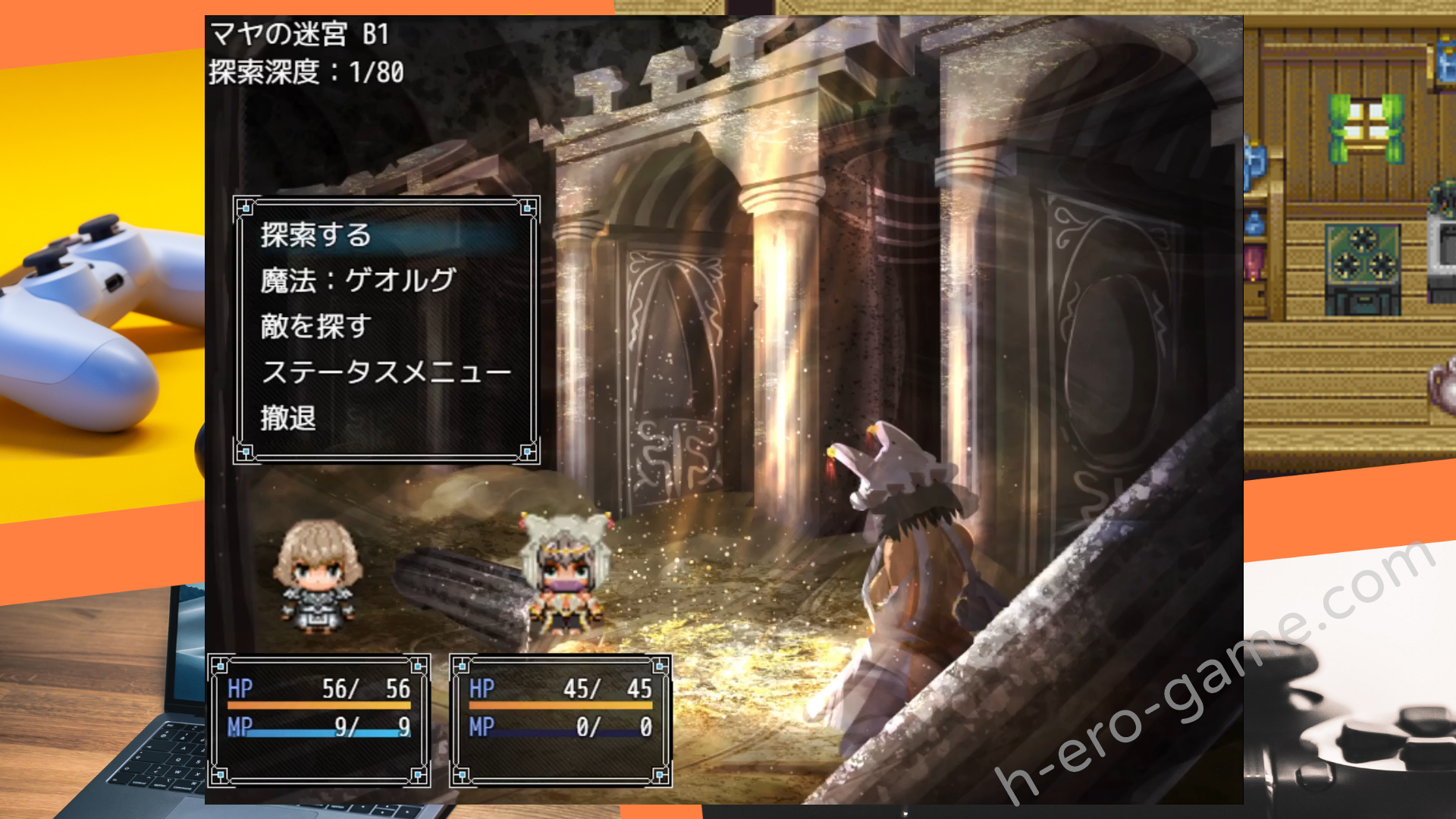Select 探索する to explore
The width and height of the screenshot is (1456, 819).
tap(315, 235)
